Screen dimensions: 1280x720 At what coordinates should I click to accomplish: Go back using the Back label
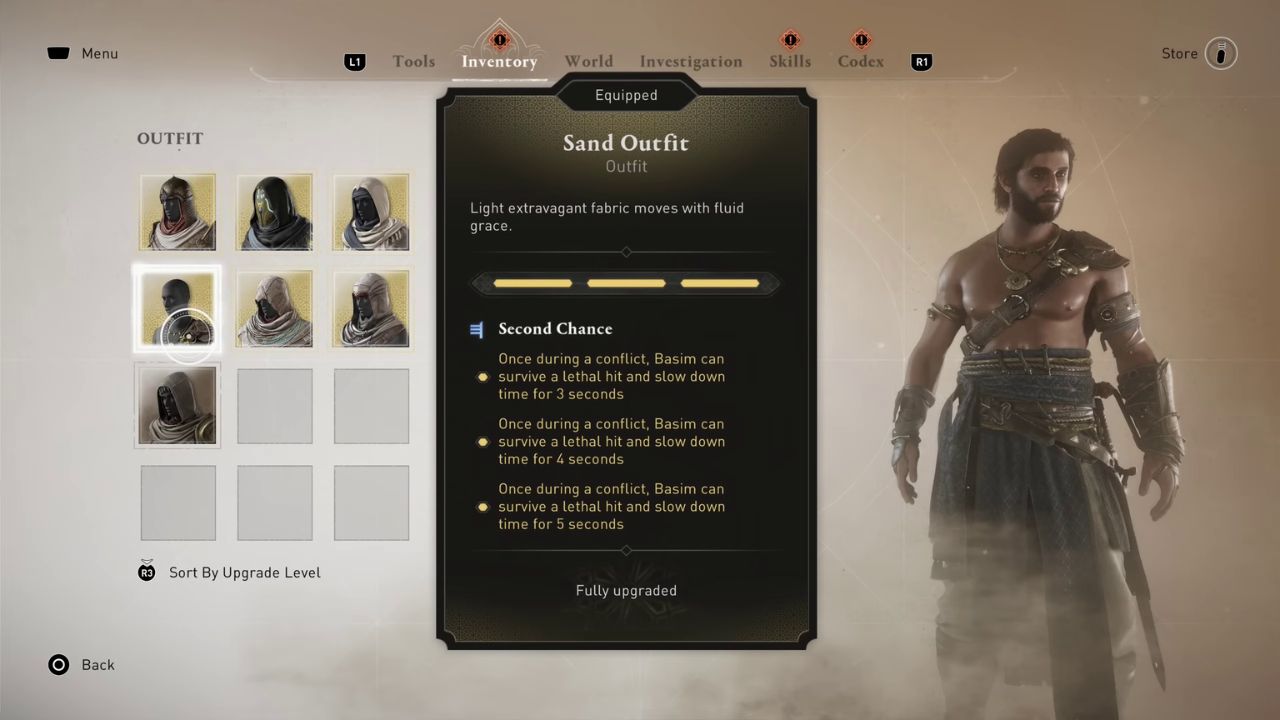[x=97, y=665]
